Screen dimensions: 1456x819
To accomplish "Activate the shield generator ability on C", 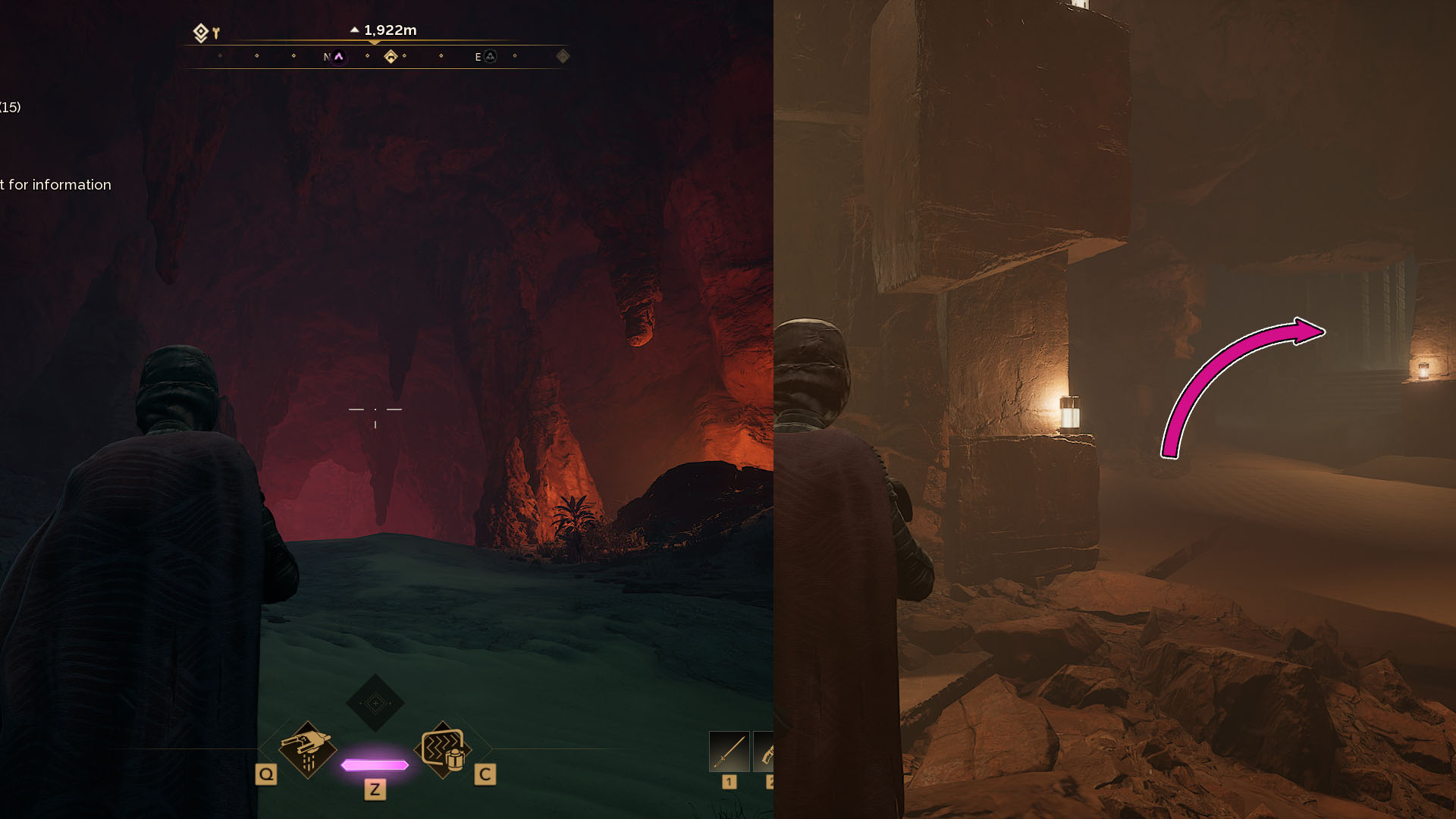I will click(443, 749).
